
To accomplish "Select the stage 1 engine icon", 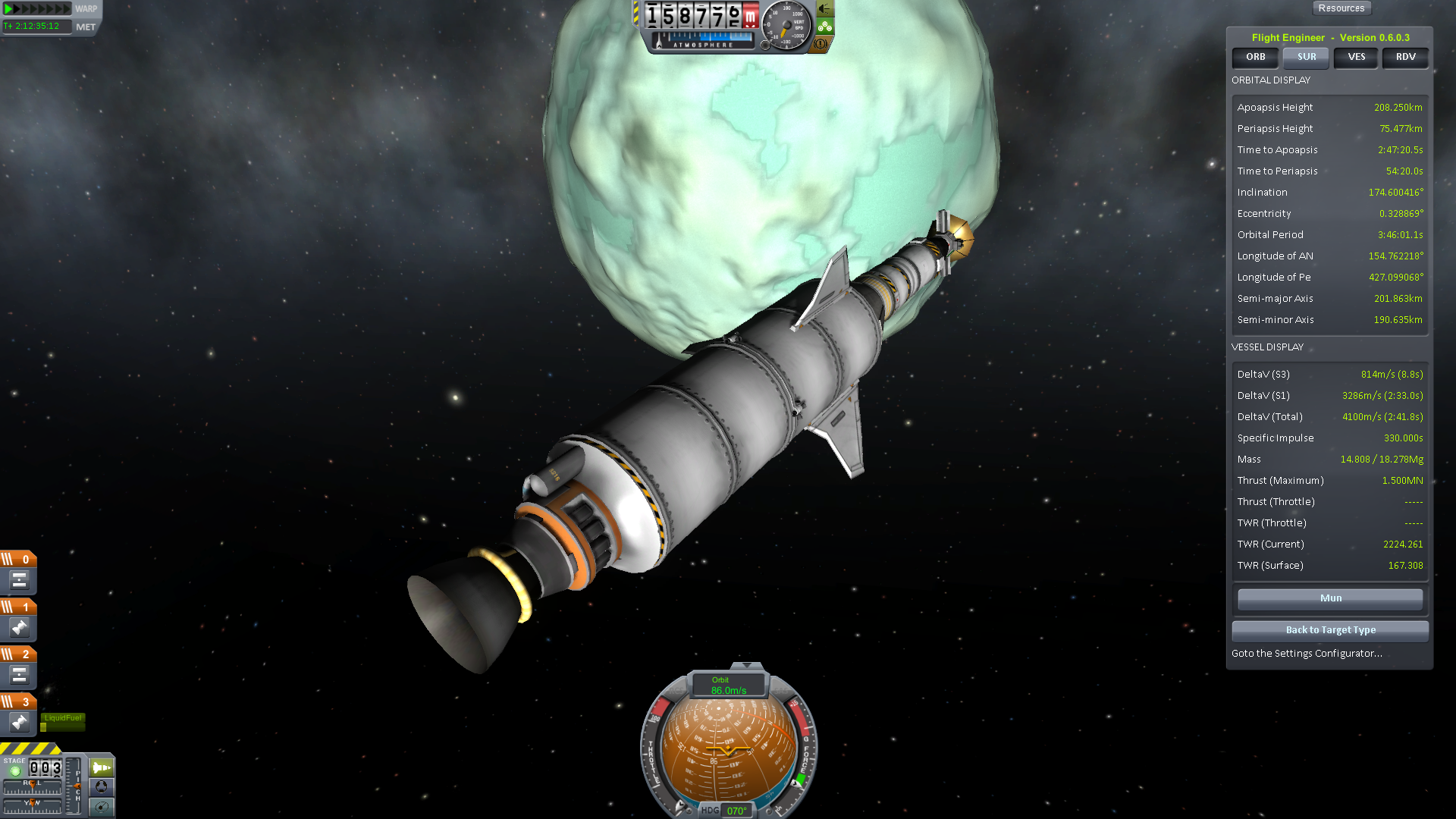I will click(x=19, y=628).
